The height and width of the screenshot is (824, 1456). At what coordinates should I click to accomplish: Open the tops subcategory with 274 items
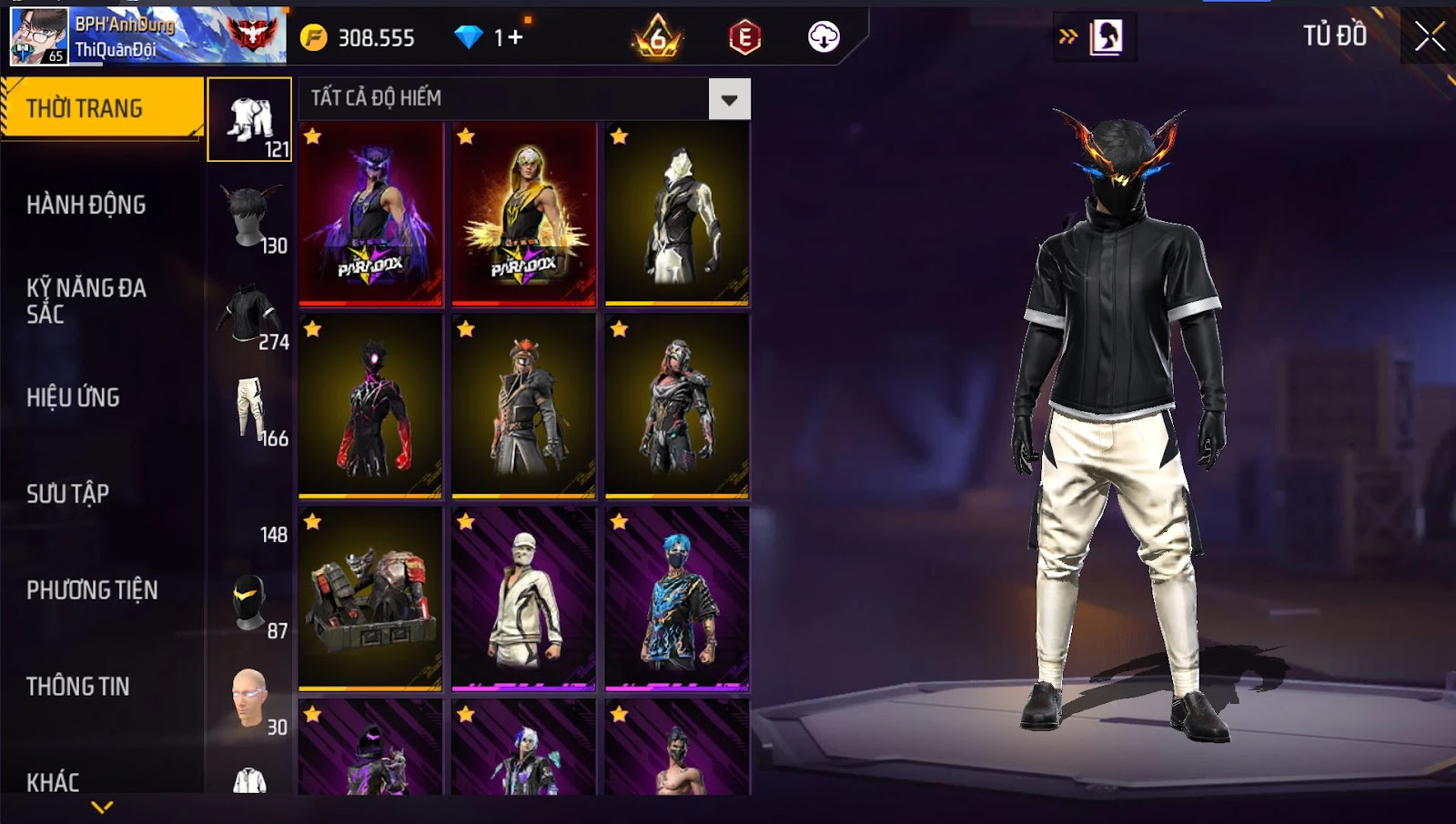pos(250,315)
